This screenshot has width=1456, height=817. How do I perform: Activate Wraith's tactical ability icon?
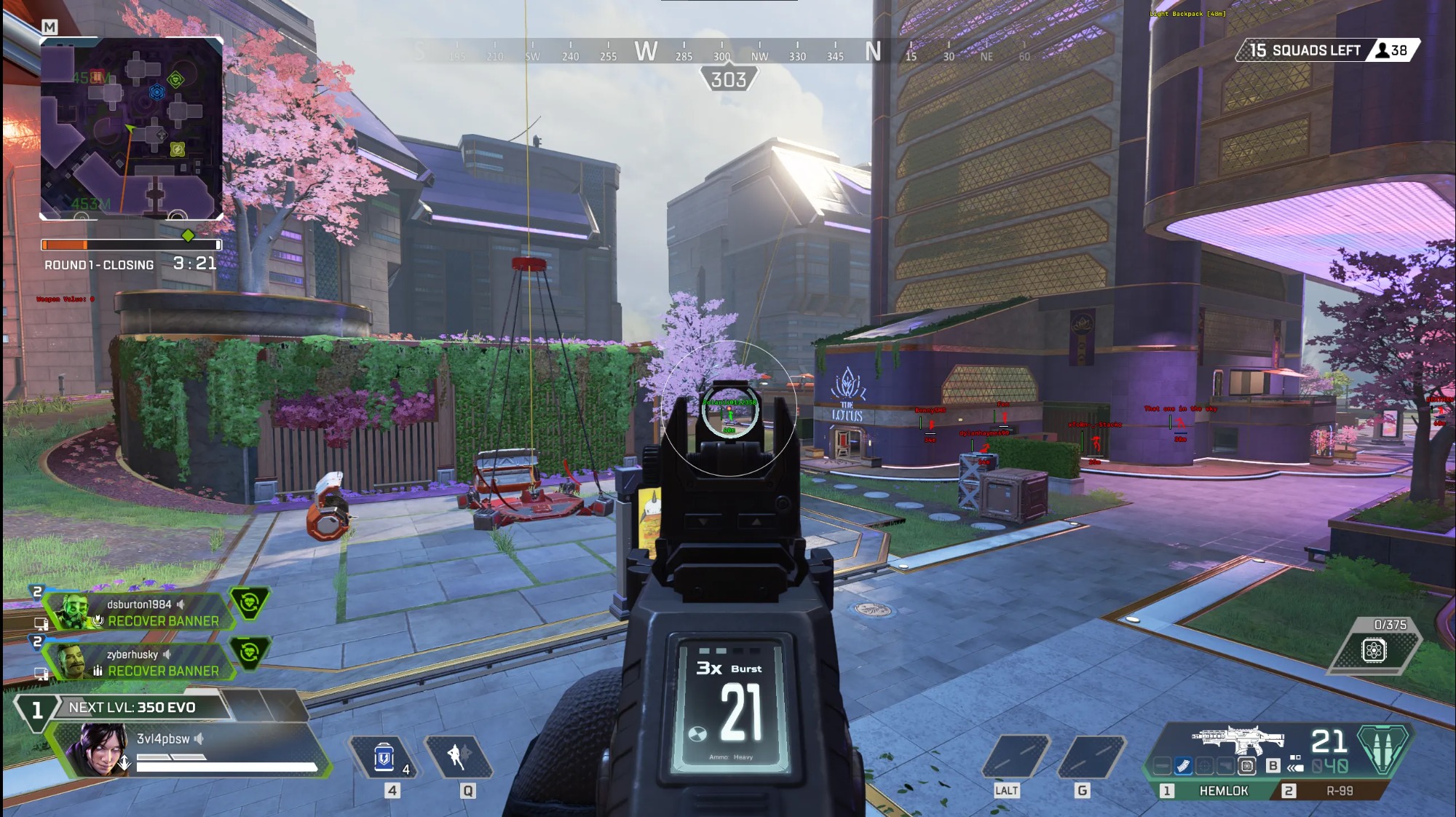(x=458, y=757)
